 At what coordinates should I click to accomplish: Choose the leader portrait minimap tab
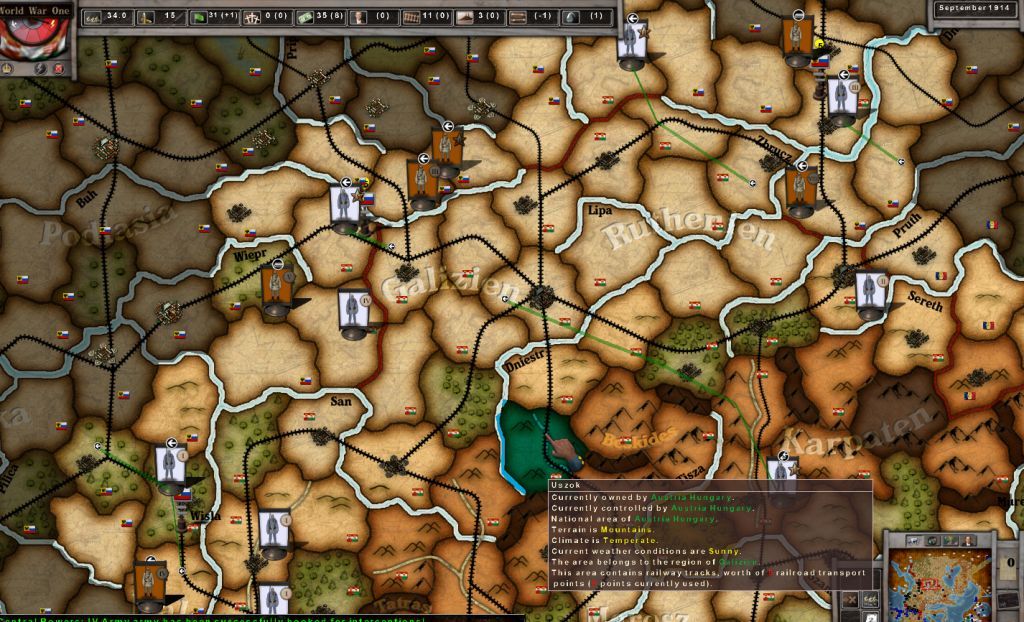coord(969,541)
